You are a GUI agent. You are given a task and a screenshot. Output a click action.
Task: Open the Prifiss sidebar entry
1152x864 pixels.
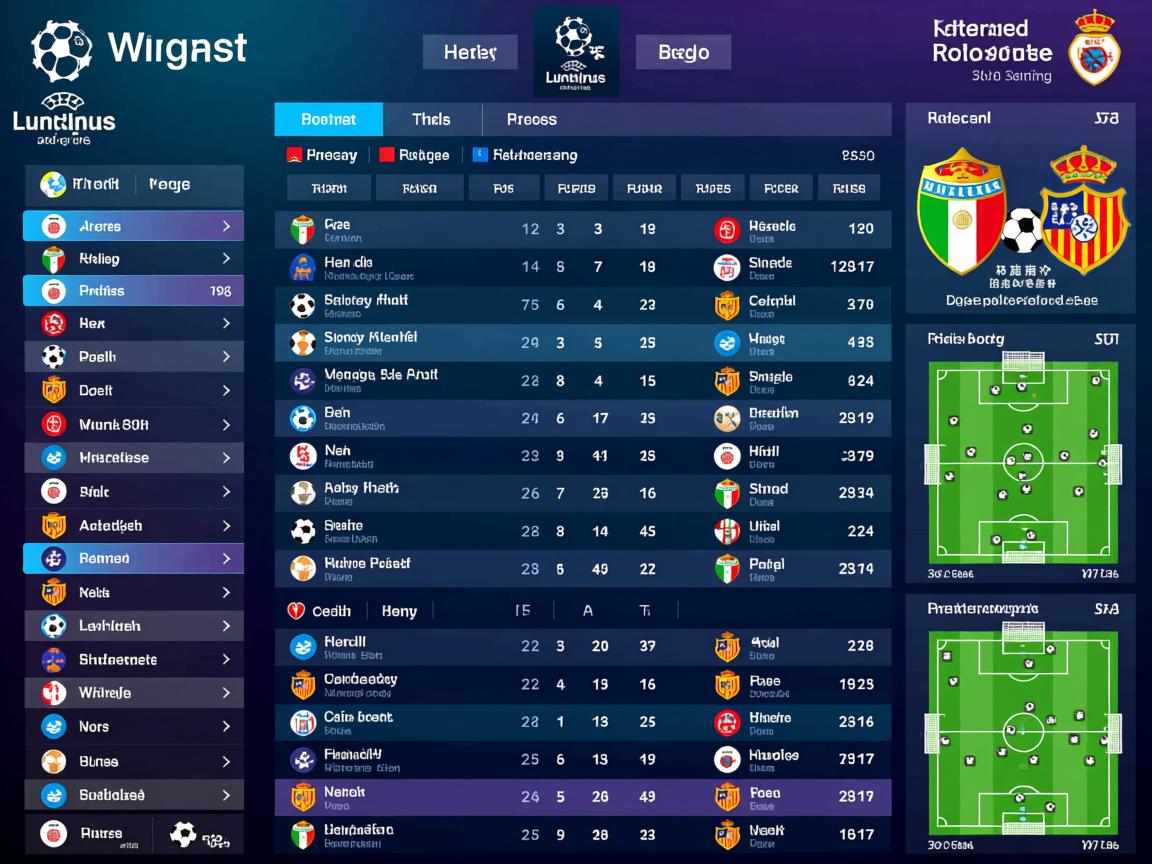[x=133, y=291]
